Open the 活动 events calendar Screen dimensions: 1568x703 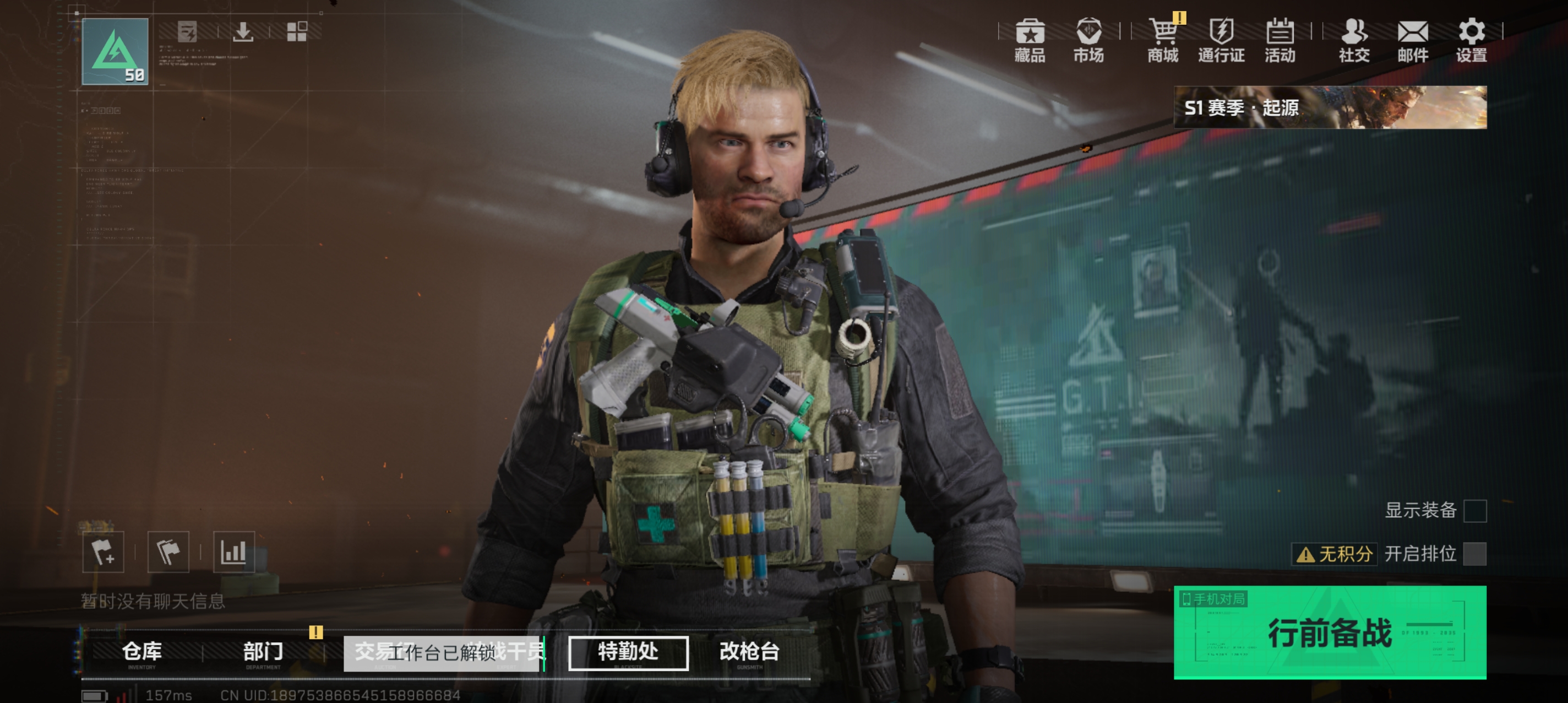tap(1280, 40)
